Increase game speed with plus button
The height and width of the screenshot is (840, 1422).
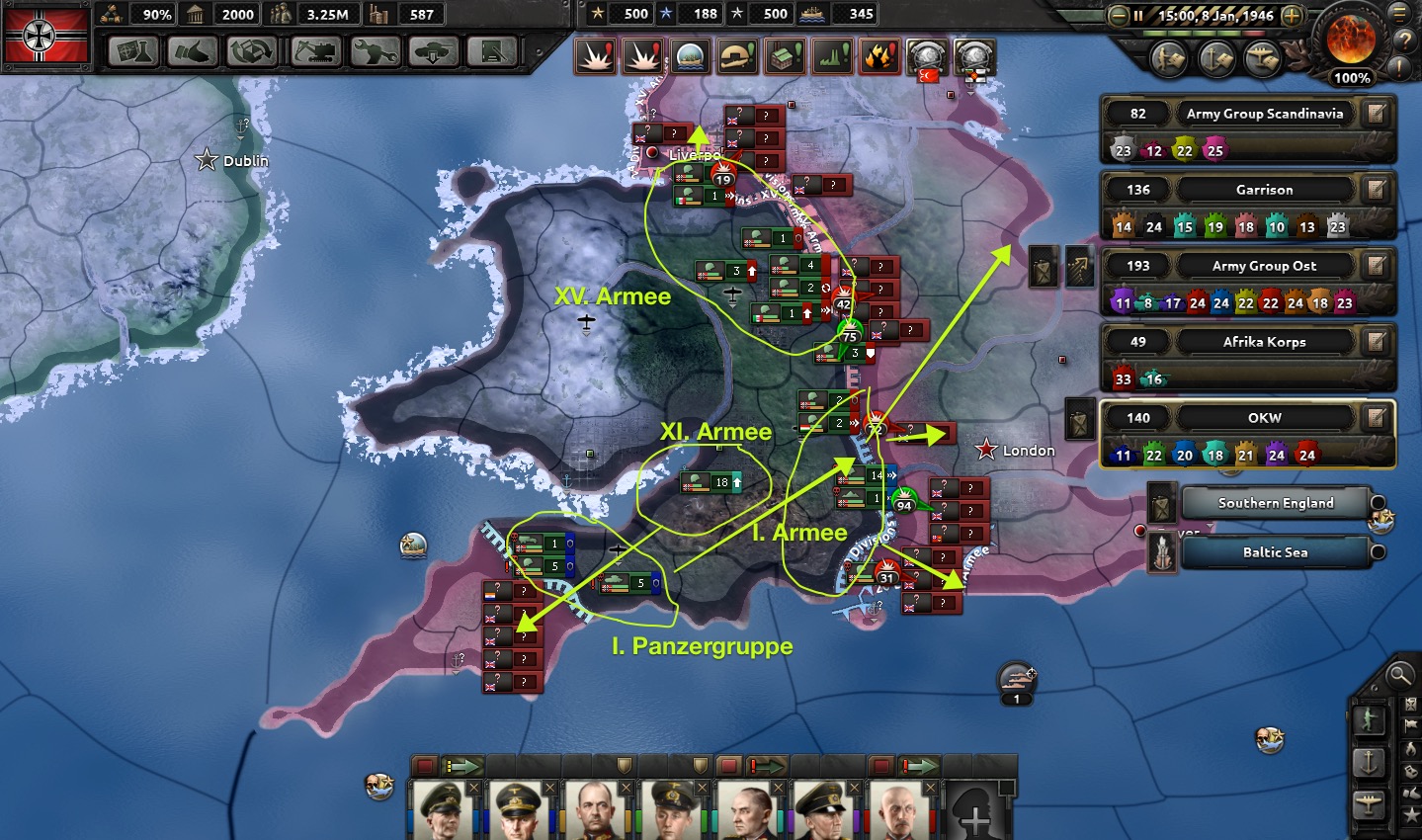point(1292,16)
